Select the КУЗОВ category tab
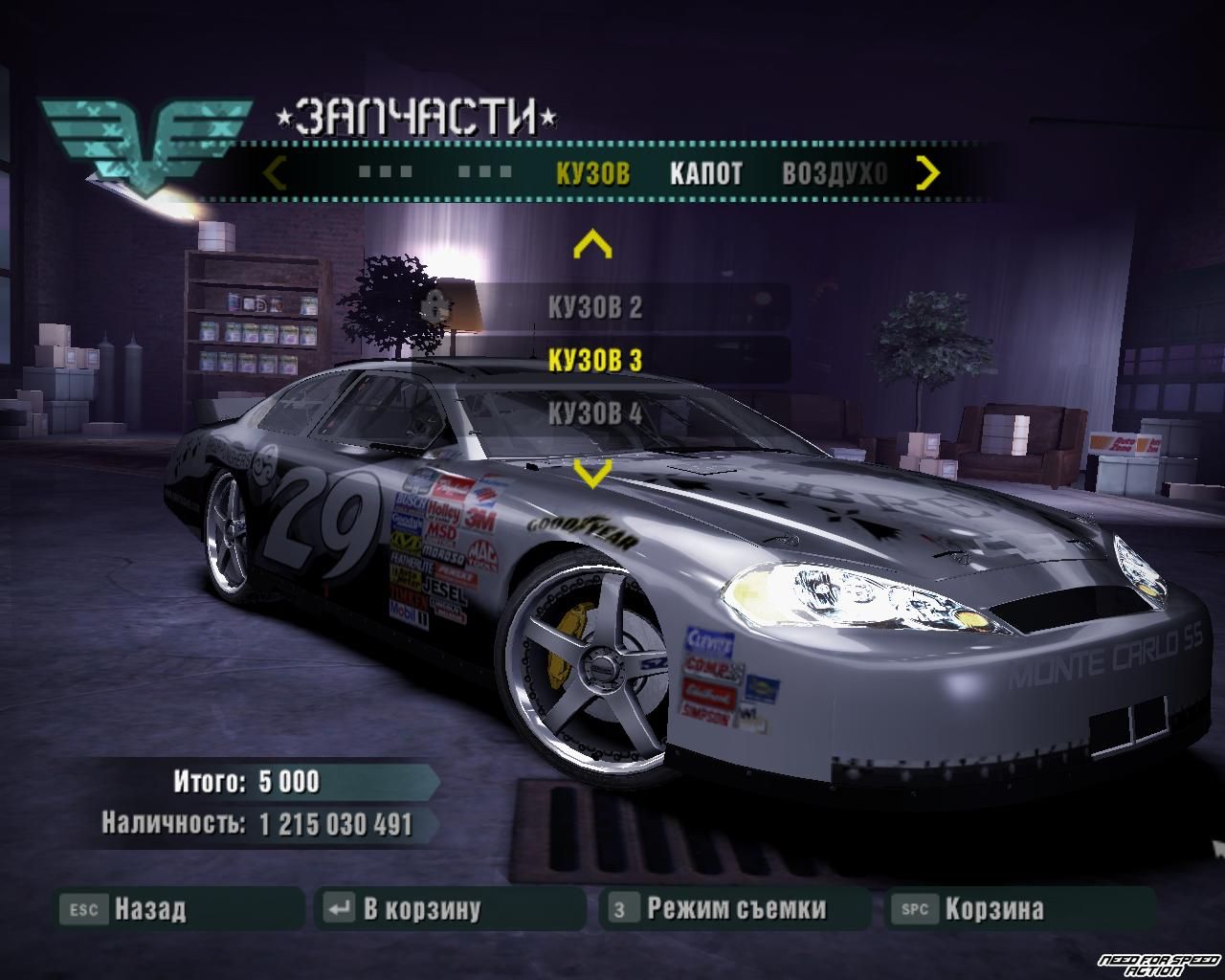Screen dimensions: 1225x980 tap(592, 173)
